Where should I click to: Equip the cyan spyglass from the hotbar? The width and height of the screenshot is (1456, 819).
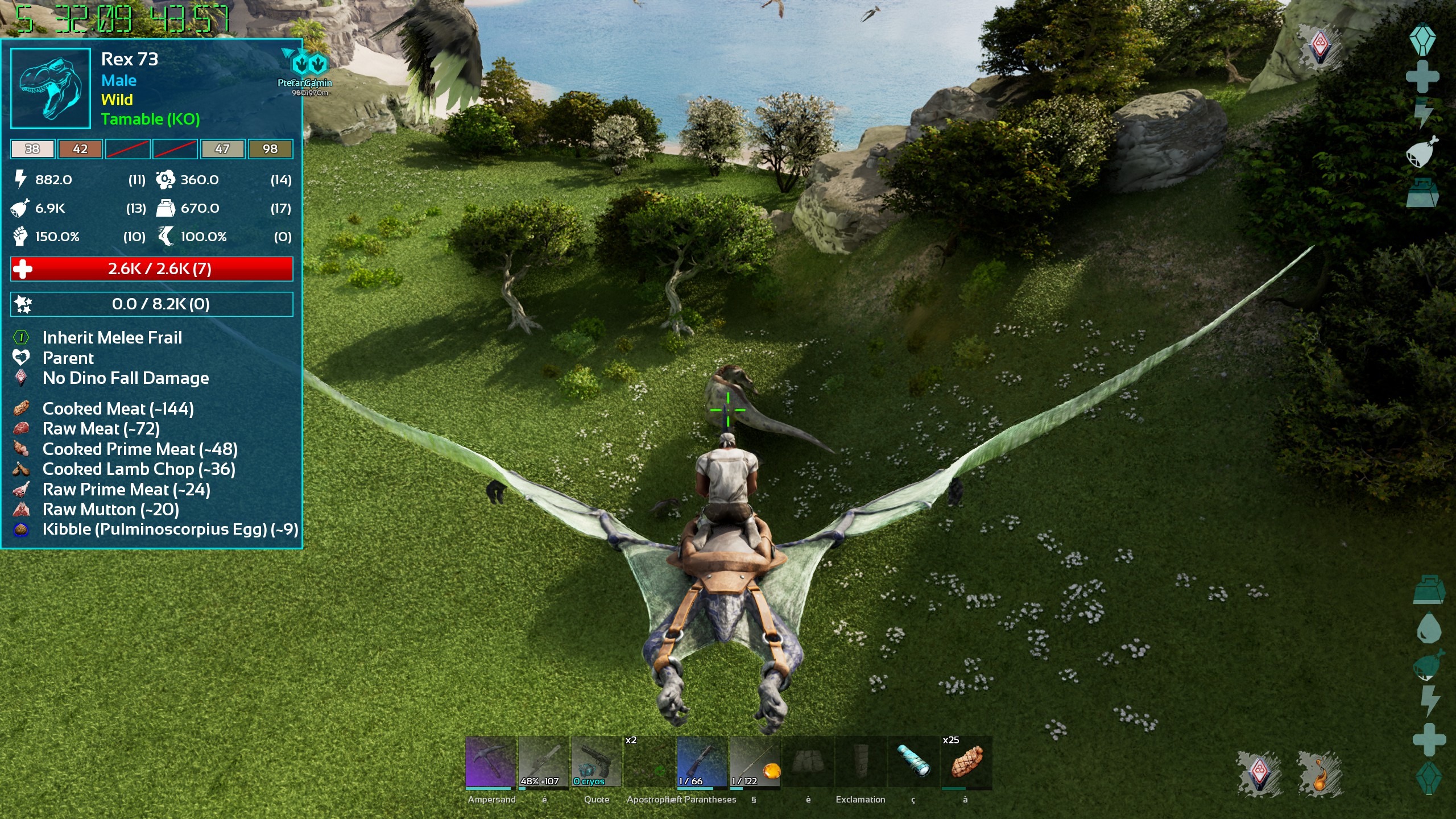tap(913, 762)
